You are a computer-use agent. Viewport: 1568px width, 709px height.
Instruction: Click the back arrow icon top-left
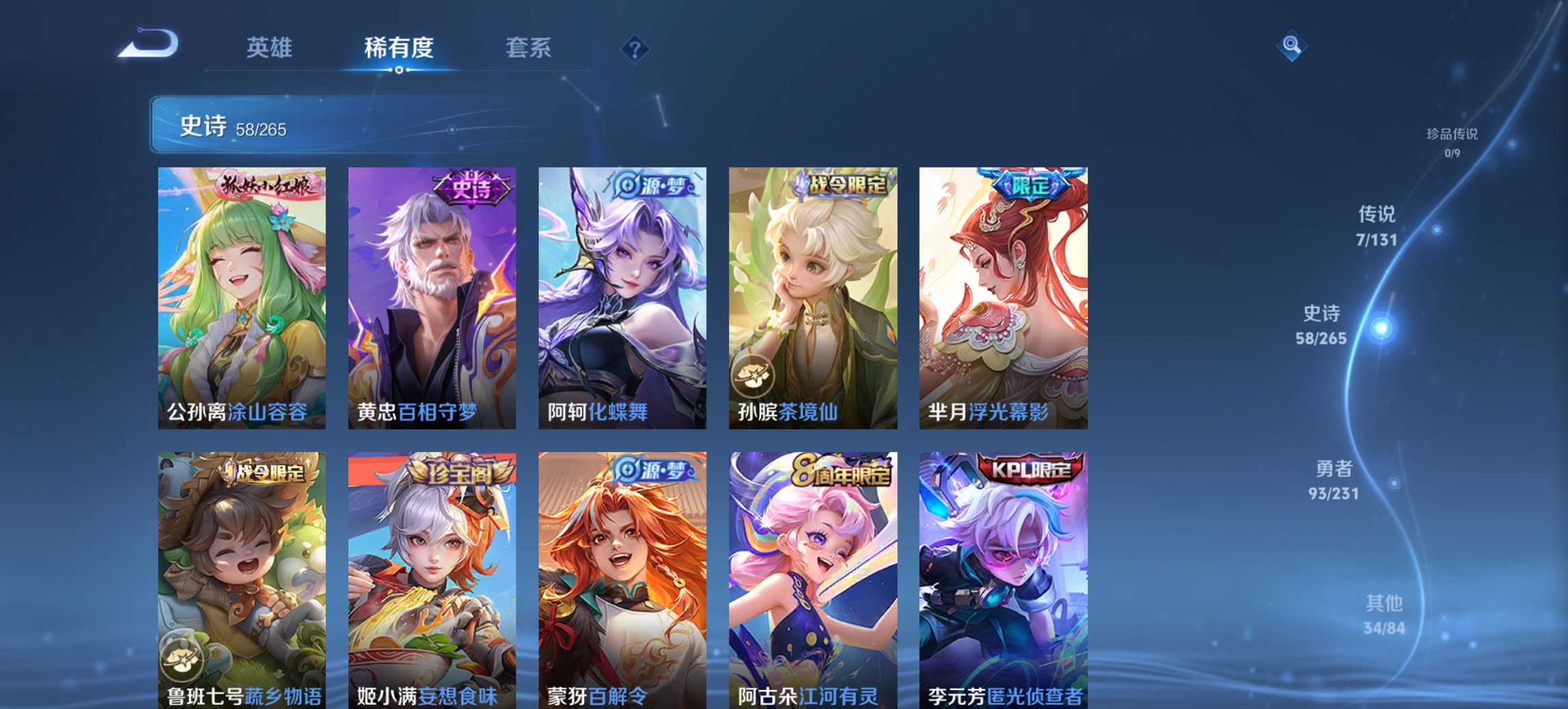pyautogui.click(x=146, y=43)
